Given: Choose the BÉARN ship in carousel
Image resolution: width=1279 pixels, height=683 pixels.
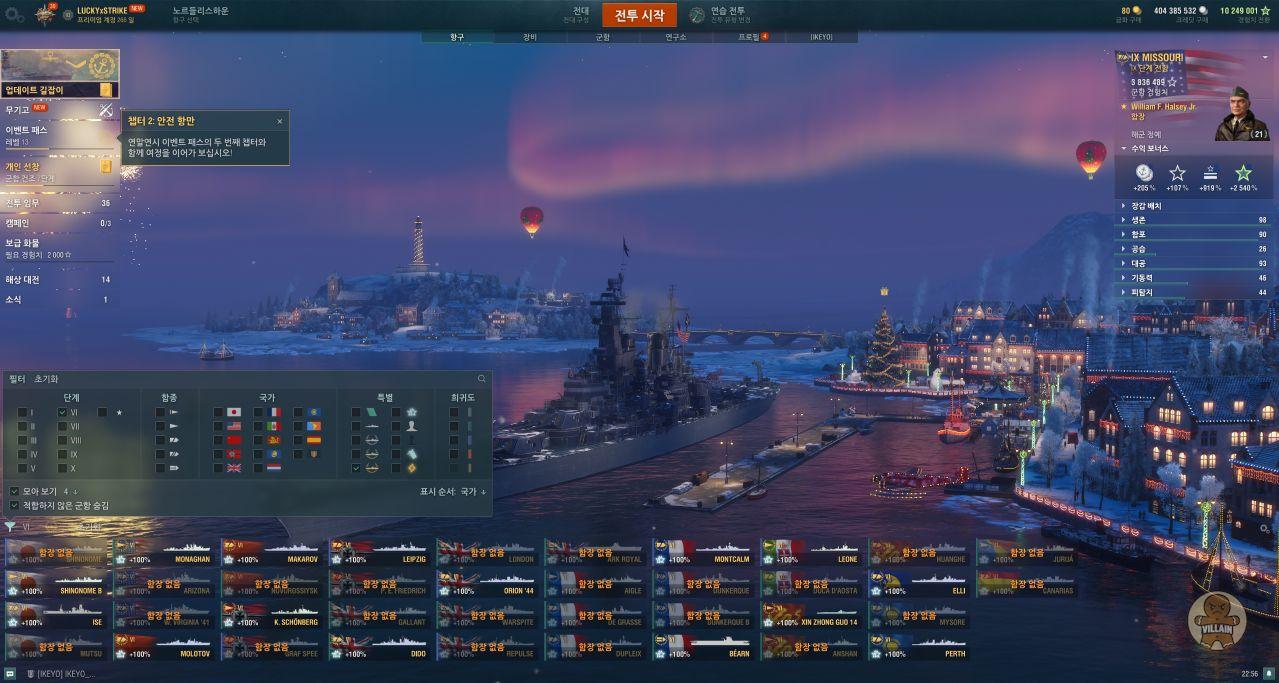Looking at the screenshot, I should [x=703, y=648].
